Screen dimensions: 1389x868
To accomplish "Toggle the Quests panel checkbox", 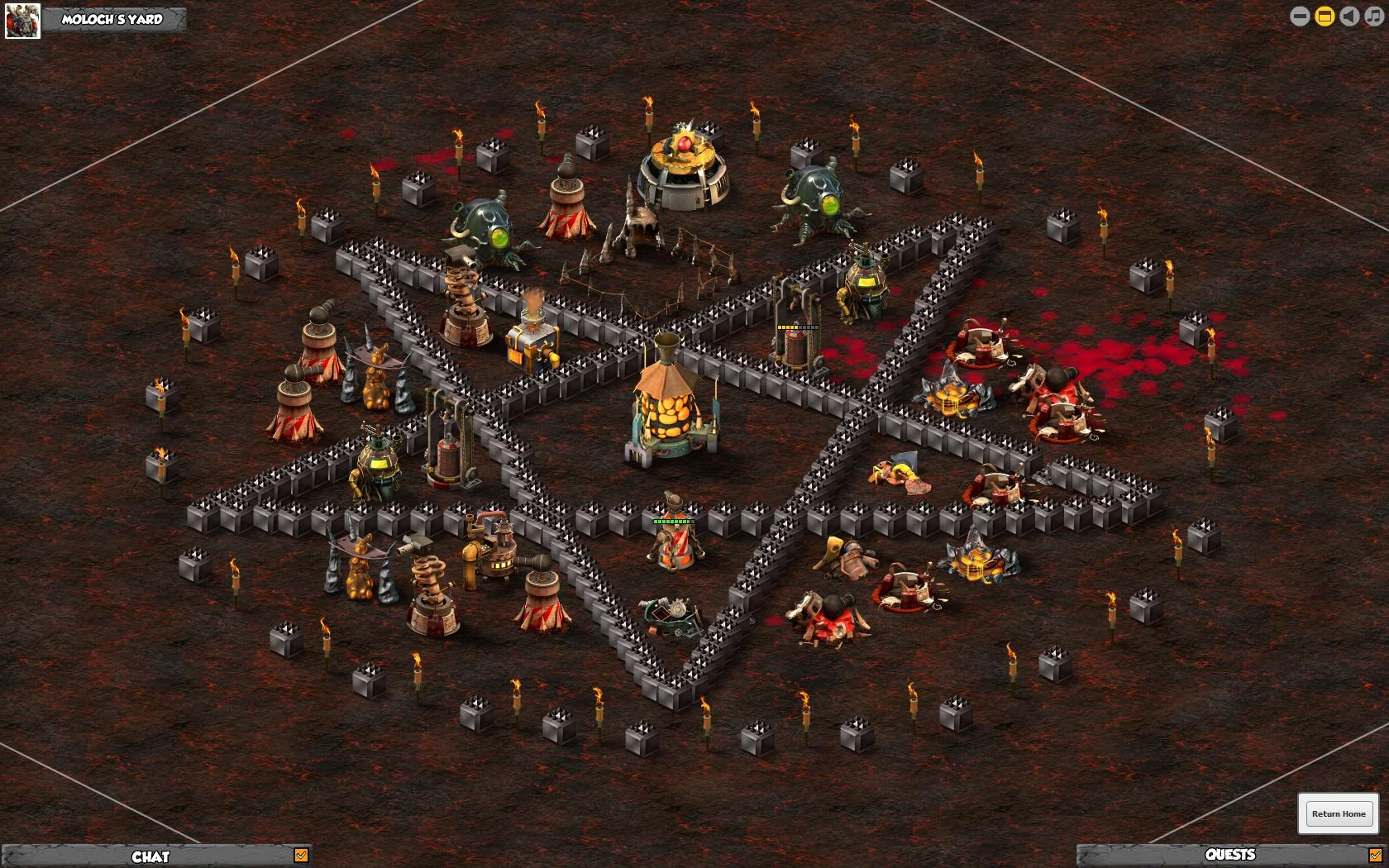I will click(1376, 855).
